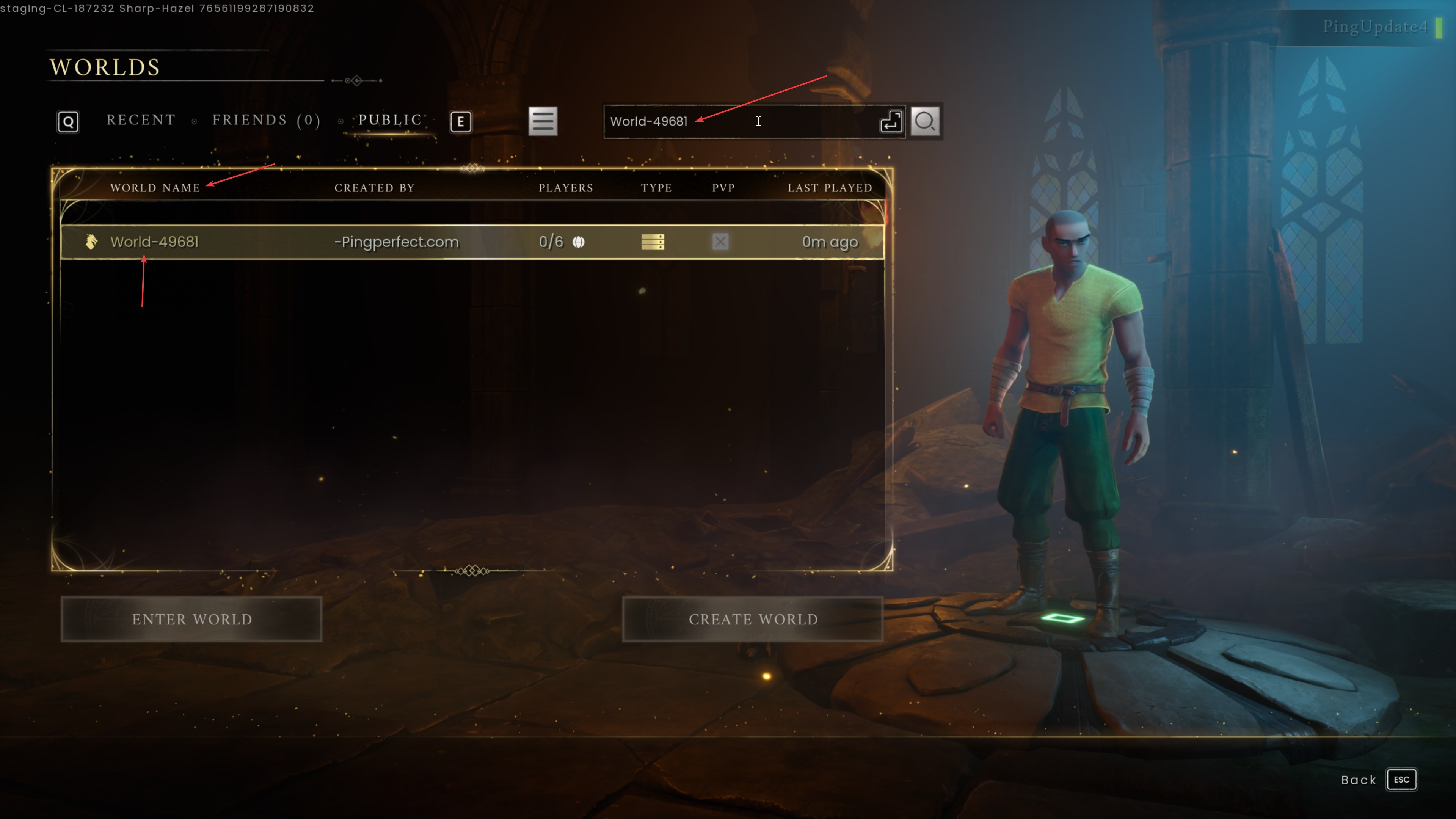Switch to the Recent worlds tab
1456x819 pixels.
point(141,121)
